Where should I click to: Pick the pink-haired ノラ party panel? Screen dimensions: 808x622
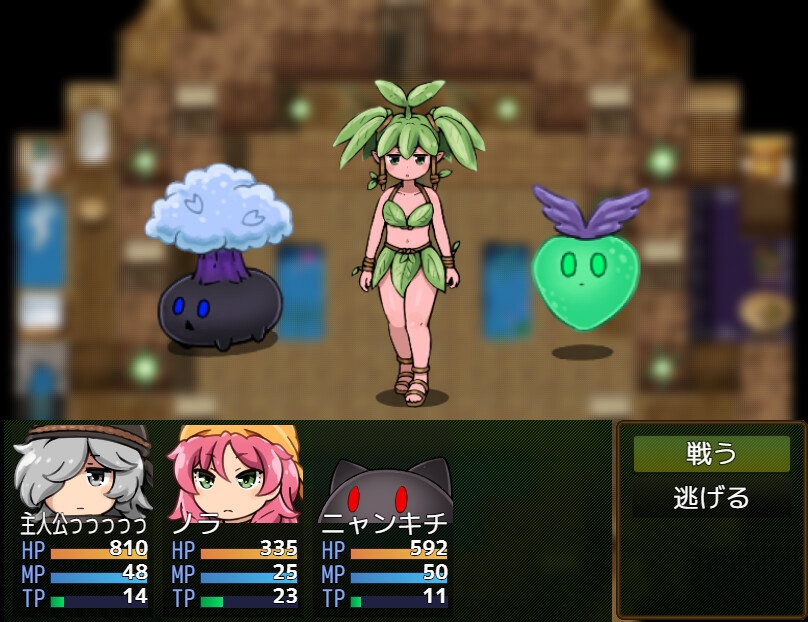click(x=235, y=518)
